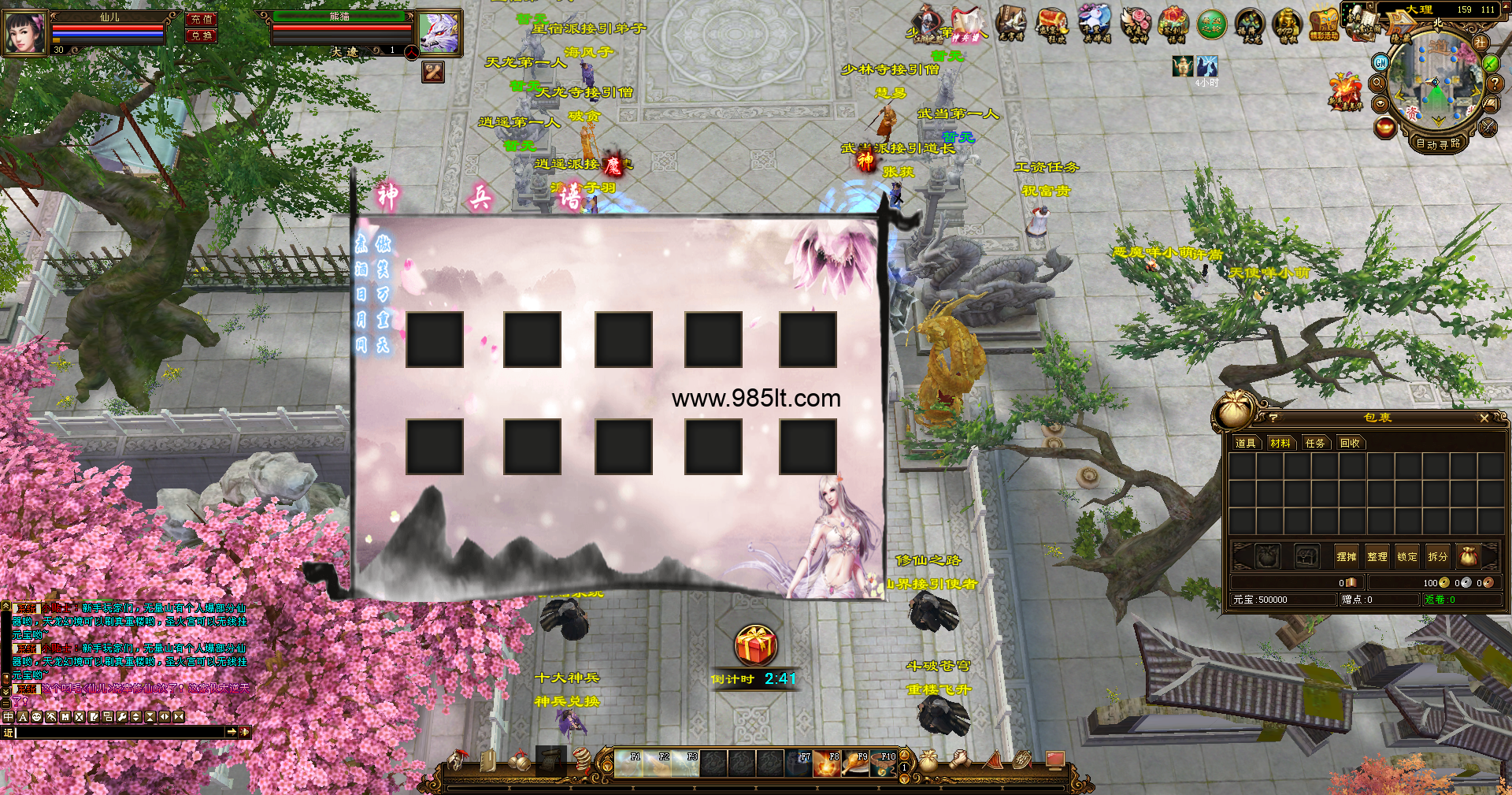Use the 拆分 split button
This screenshot has height=795, width=1512.
tap(1437, 556)
